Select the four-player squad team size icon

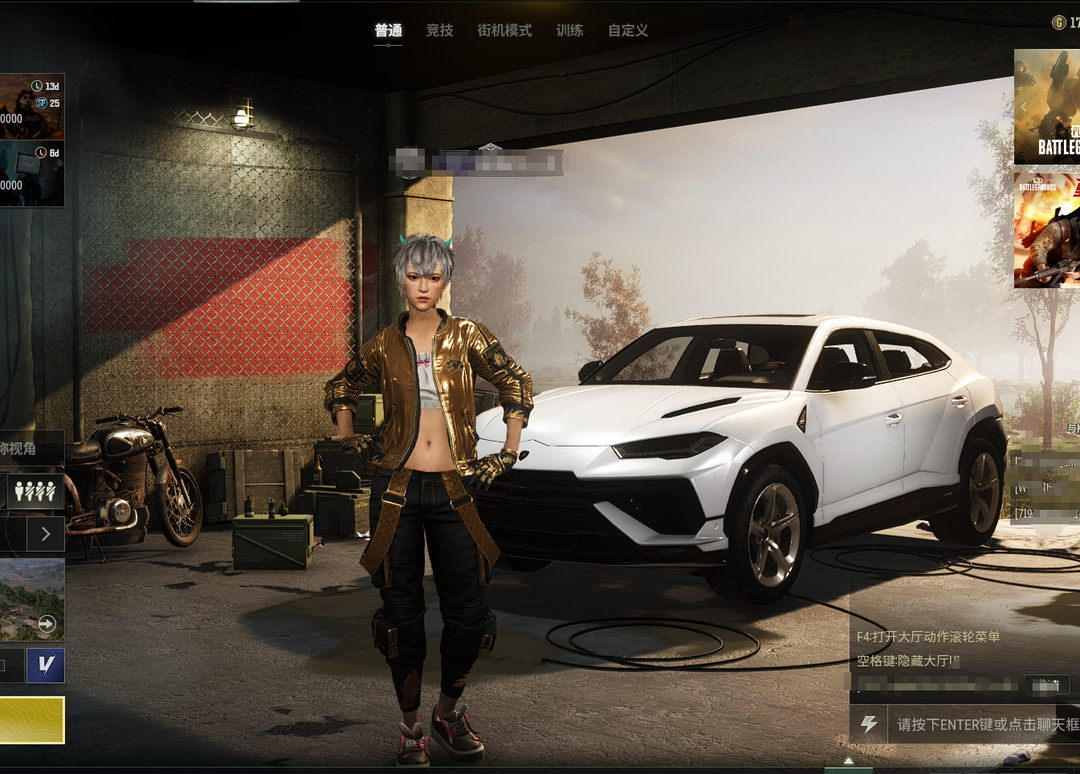(35, 491)
